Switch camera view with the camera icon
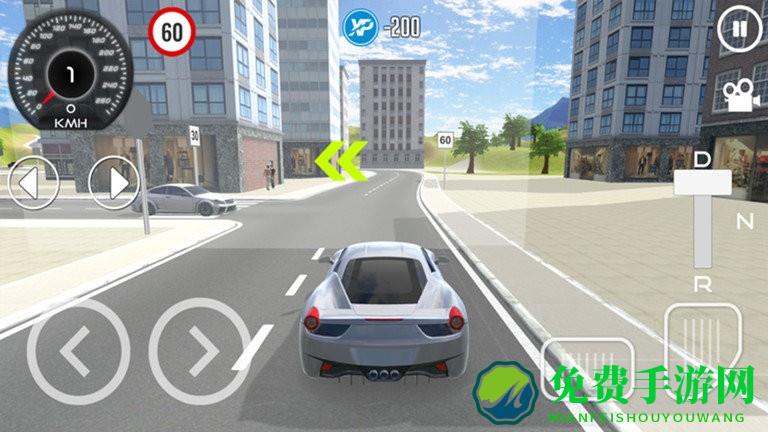This screenshot has height=432, width=768. (x=738, y=95)
